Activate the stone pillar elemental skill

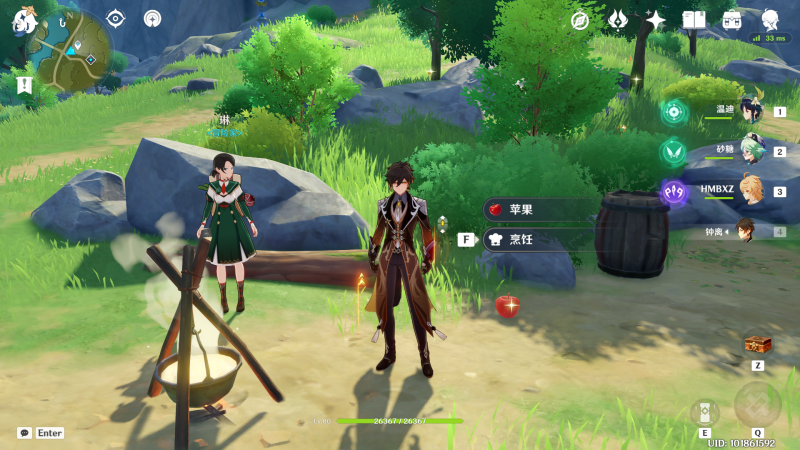click(704, 411)
